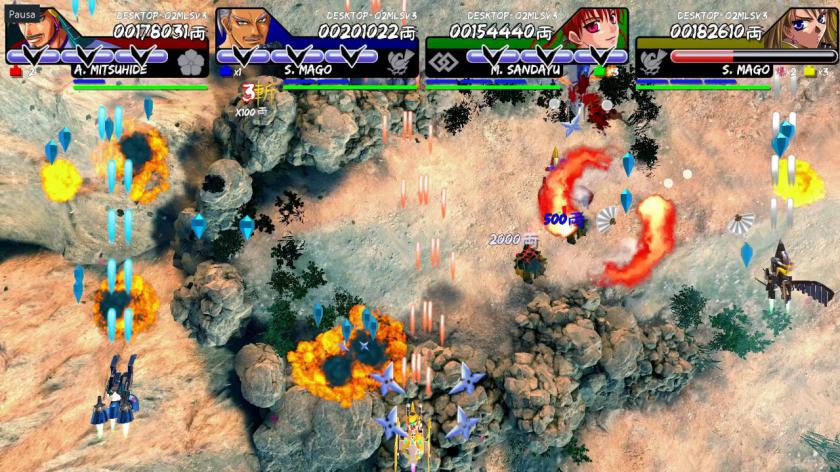Click A. Mitsuhide's flower clan crest

coord(190,62)
